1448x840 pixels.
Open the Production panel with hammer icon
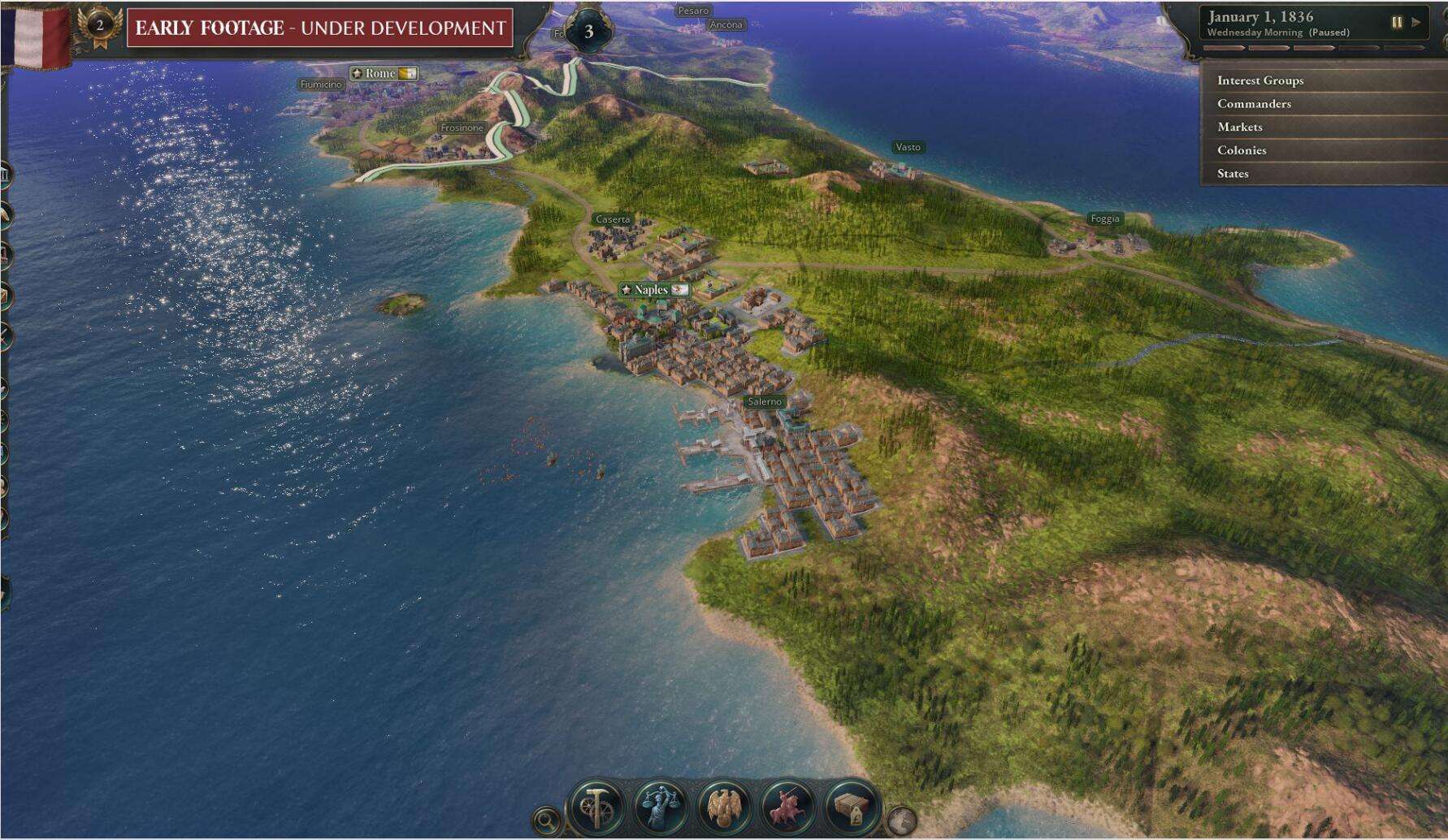click(x=597, y=808)
